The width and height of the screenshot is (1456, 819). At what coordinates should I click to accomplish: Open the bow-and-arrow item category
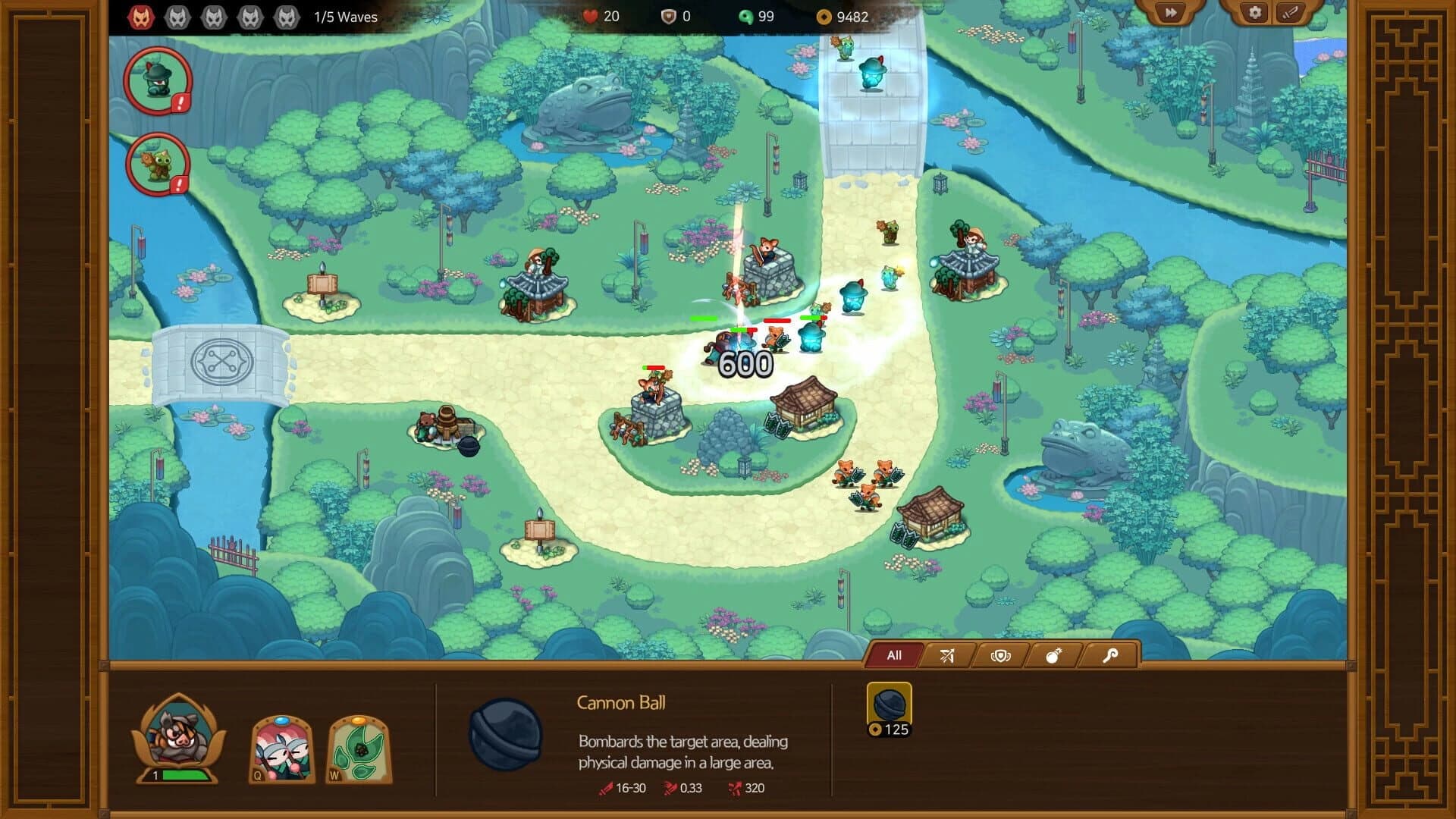[x=948, y=655]
